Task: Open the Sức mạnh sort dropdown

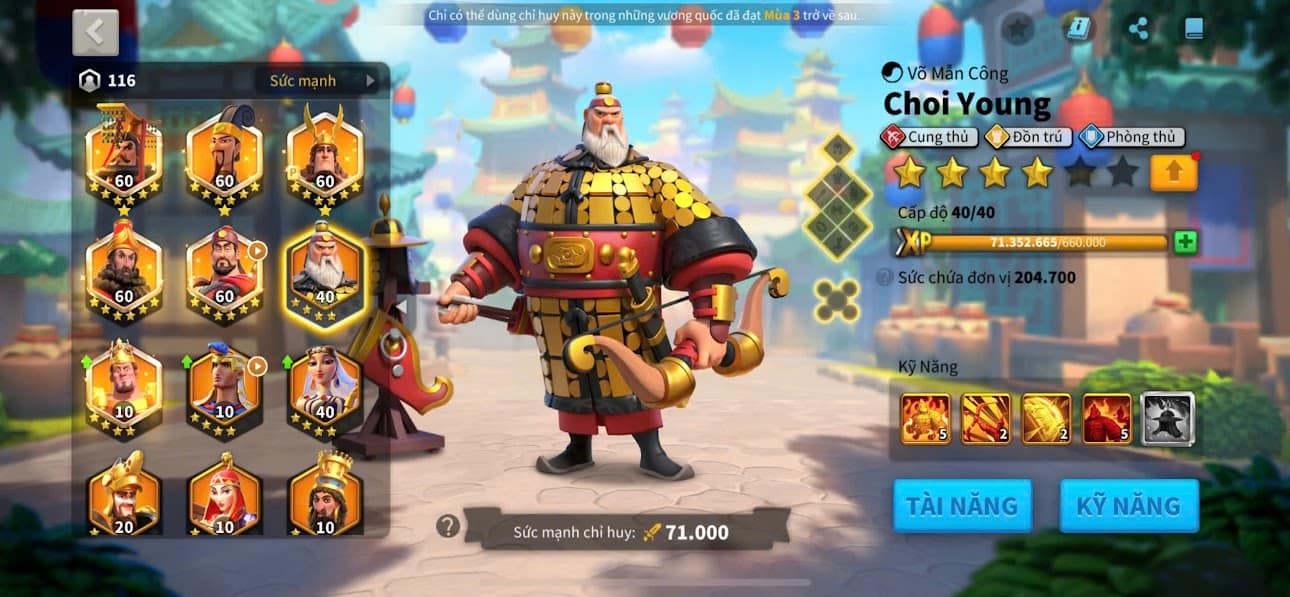Action: [322, 81]
